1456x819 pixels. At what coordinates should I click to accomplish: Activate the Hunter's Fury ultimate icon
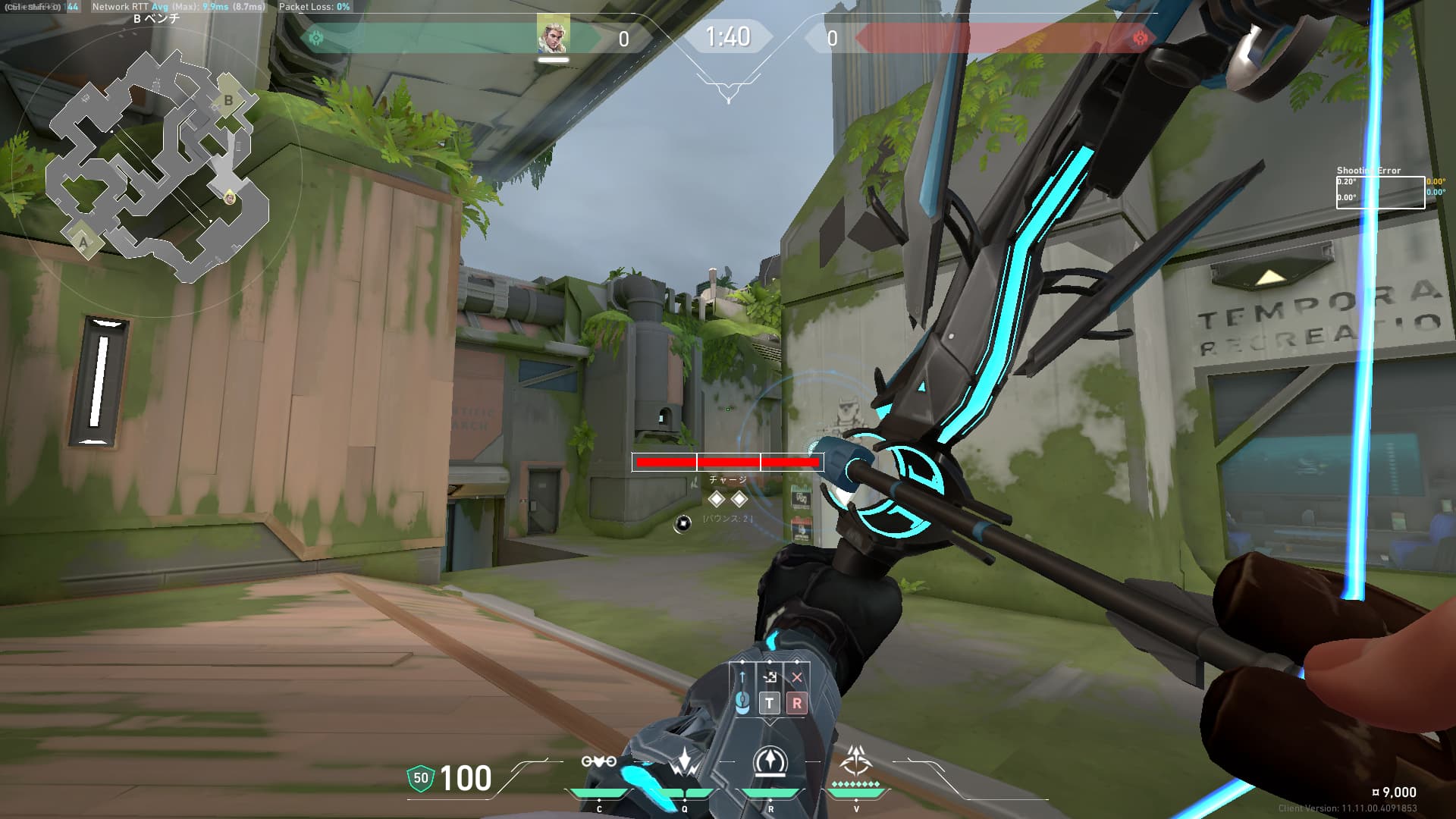click(x=856, y=760)
